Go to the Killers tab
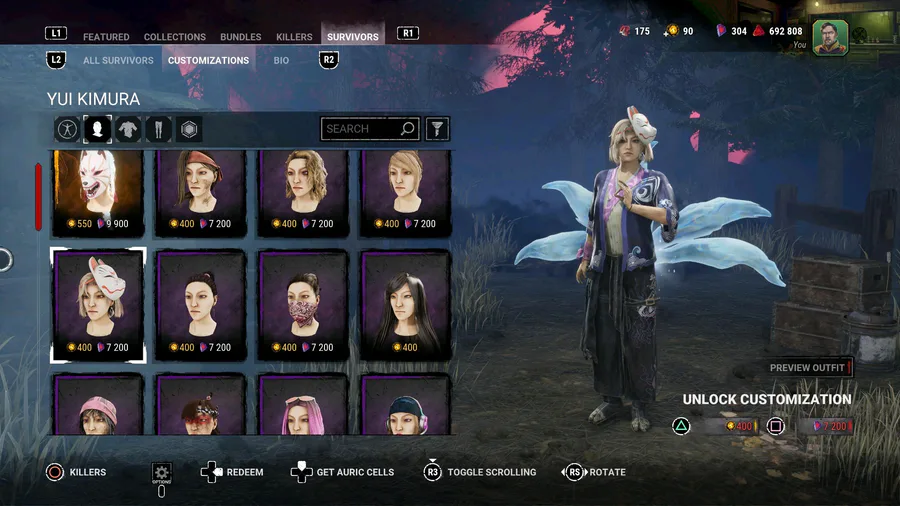The width and height of the screenshot is (900, 506). pyautogui.click(x=294, y=37)
